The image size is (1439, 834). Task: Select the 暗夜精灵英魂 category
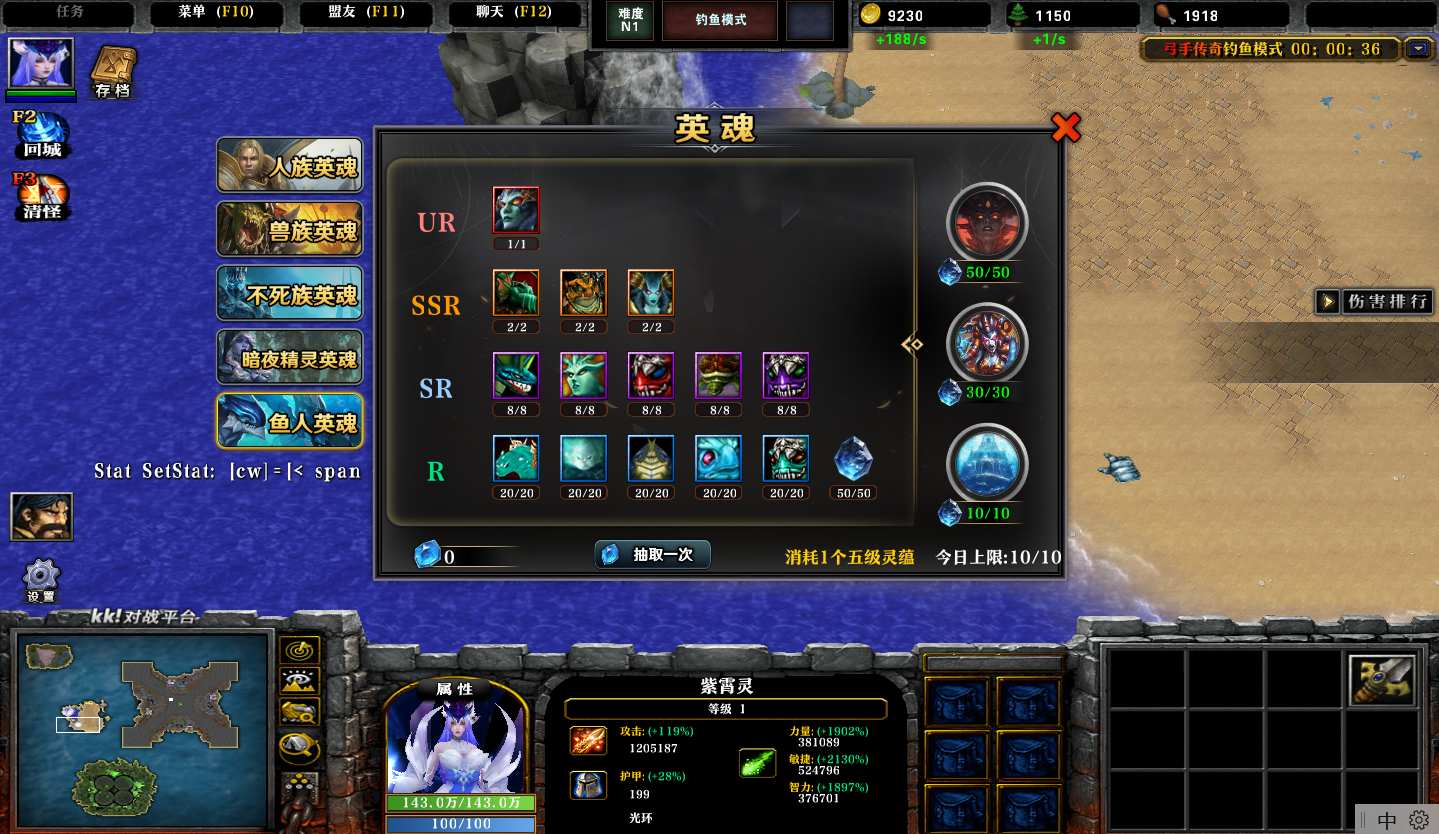(290, 358)
